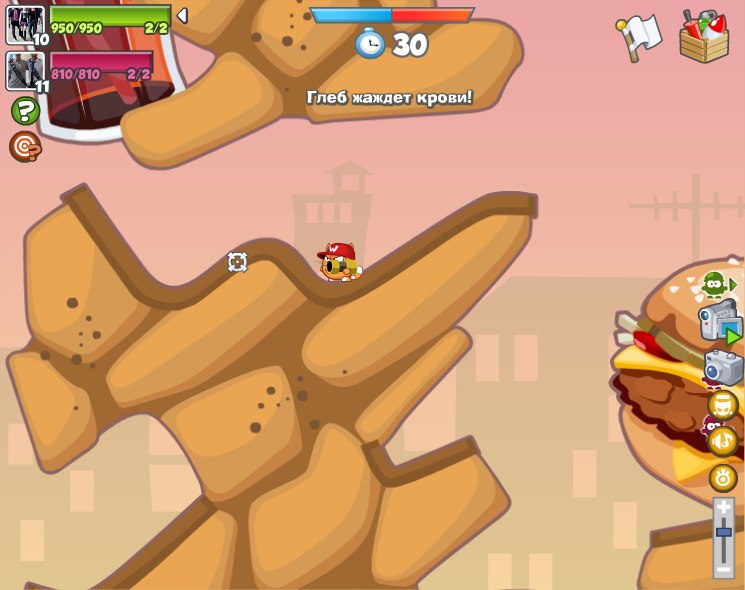Toggle the music and sound button

tap(723, 441)
